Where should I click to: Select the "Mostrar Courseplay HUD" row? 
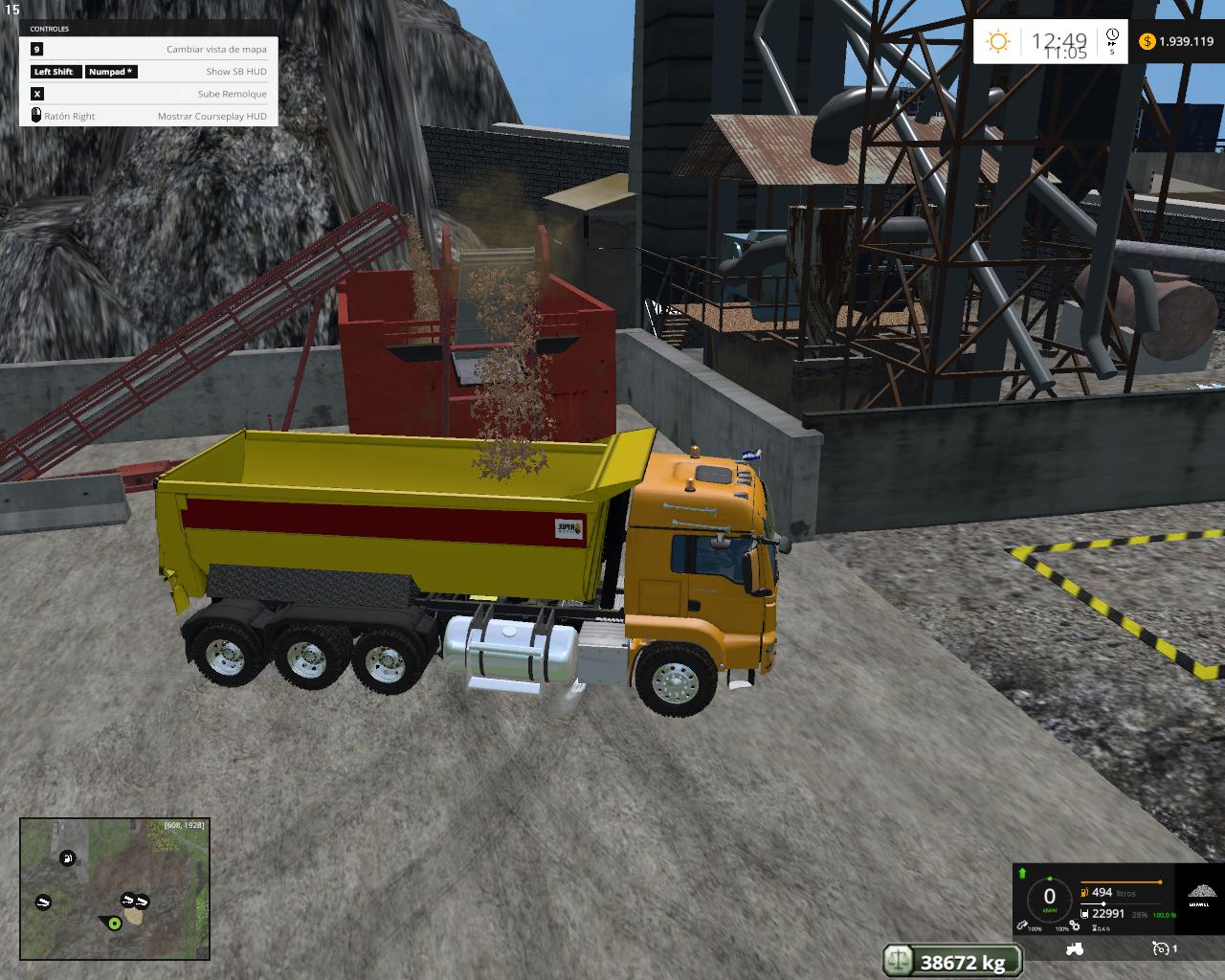(x=149, y=116)
